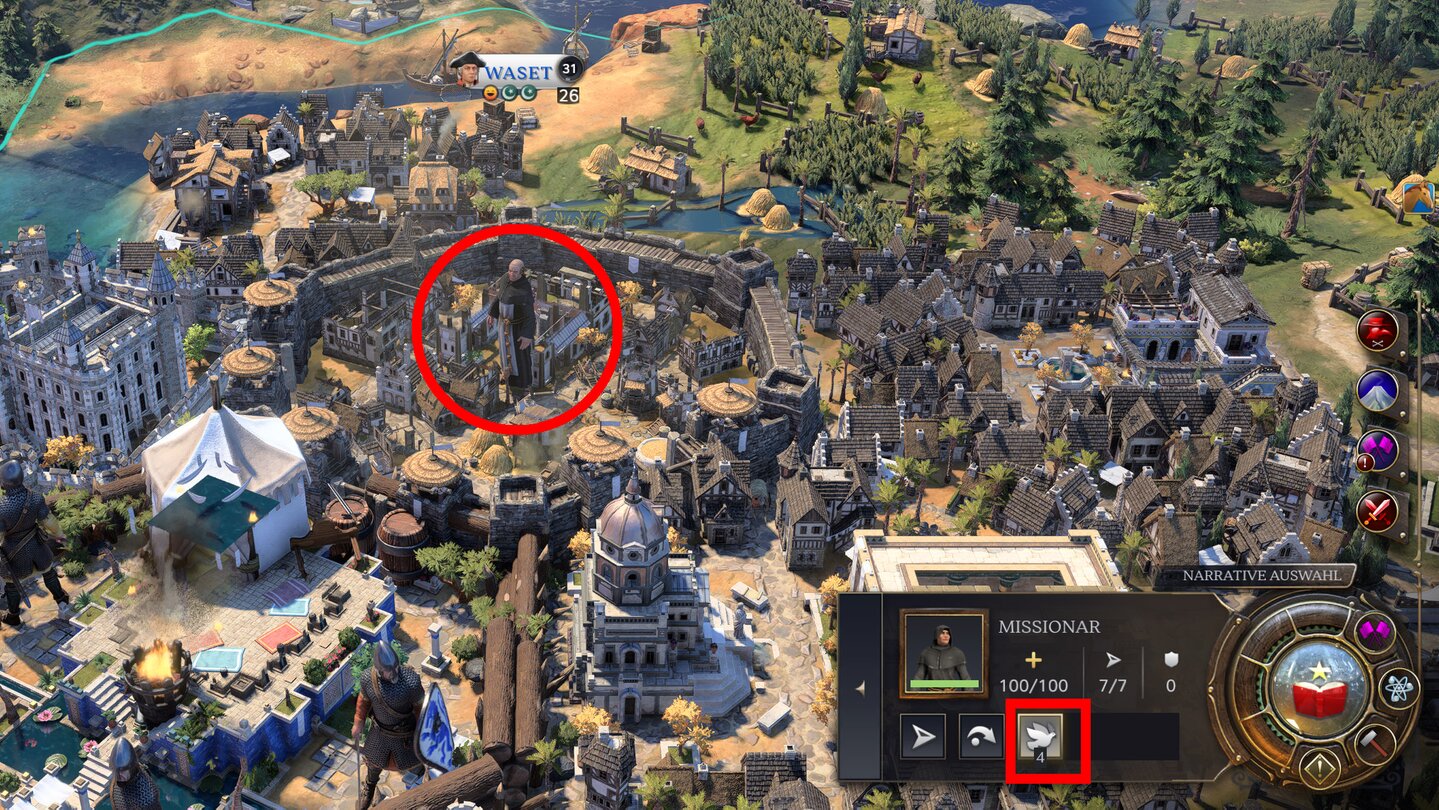Image resolution: width=1439 pixels, height=810 pixels.
Task: Click the blue mountain discovery notification icon
Action: click(1377, 390)
